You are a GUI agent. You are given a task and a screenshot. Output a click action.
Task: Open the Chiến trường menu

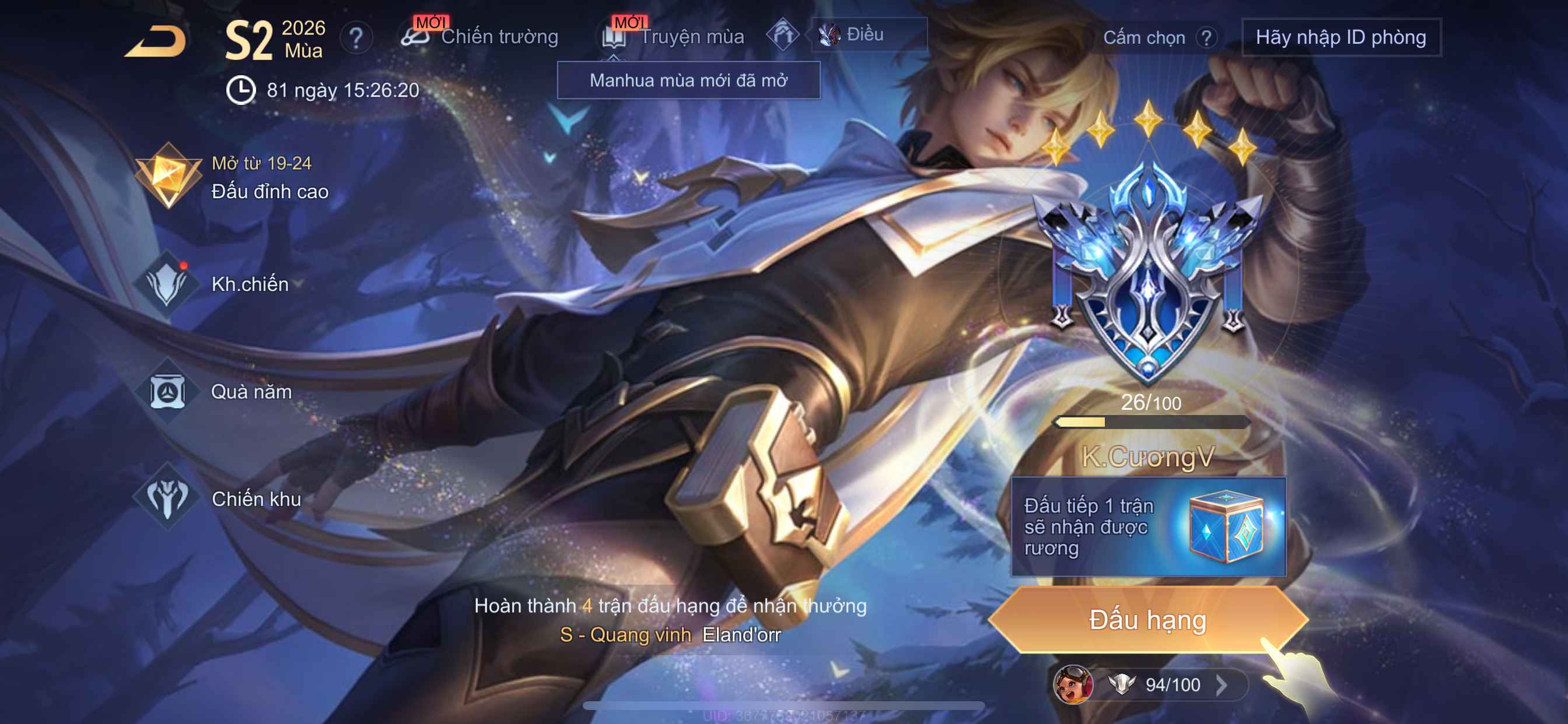point(480,37)
